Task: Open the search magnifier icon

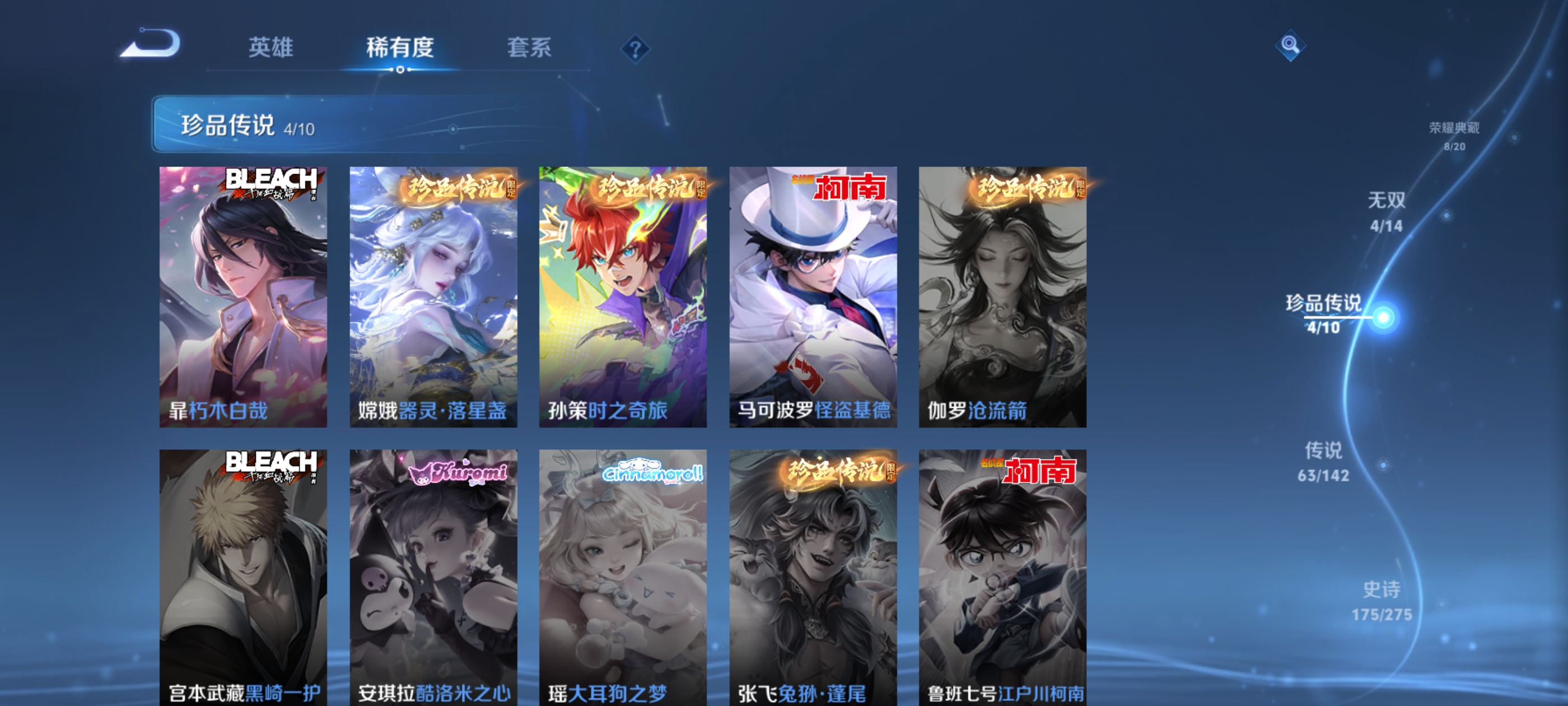Action: coord(1292,46)
